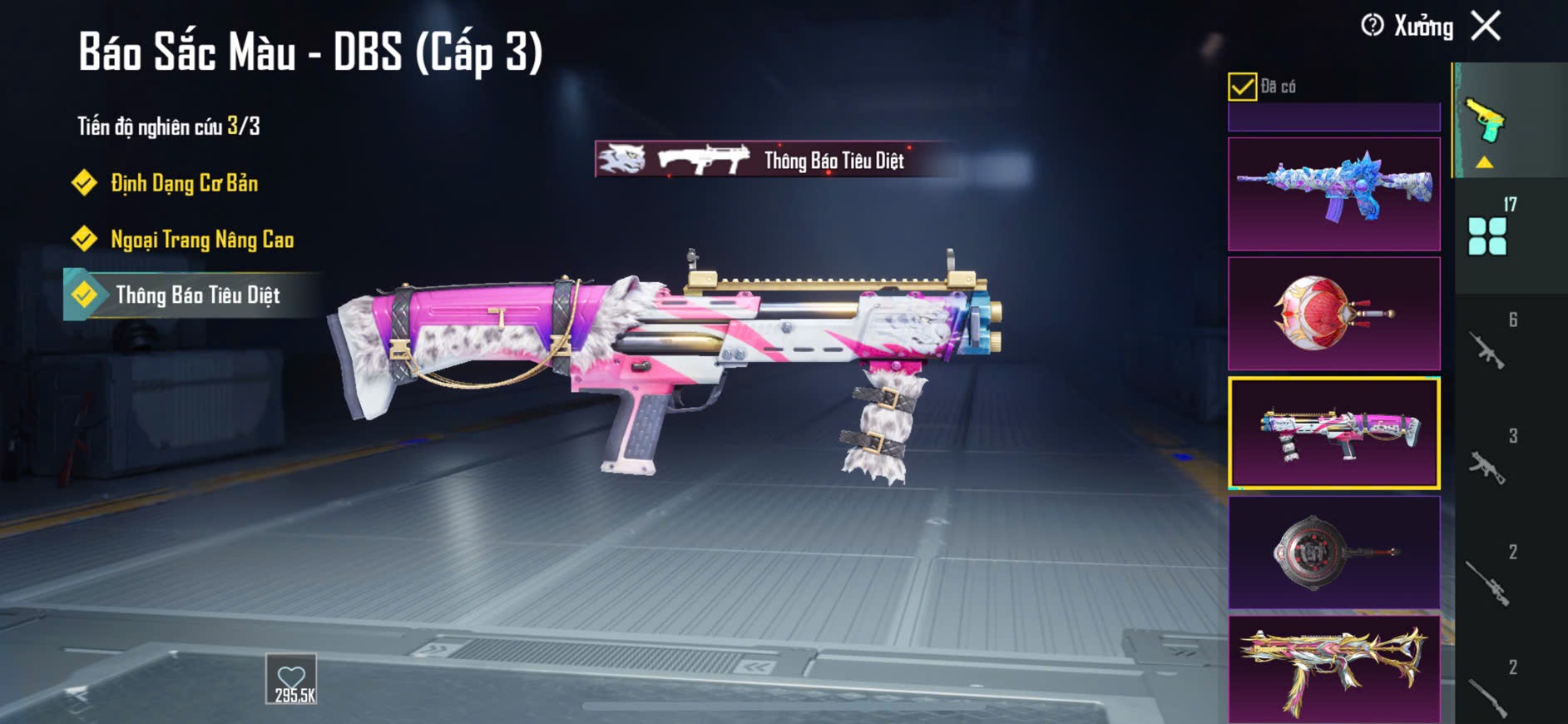This screenshot has height=724, width=1568.
Task: Select the gold and pink SMG skin
Action: 1333,670
